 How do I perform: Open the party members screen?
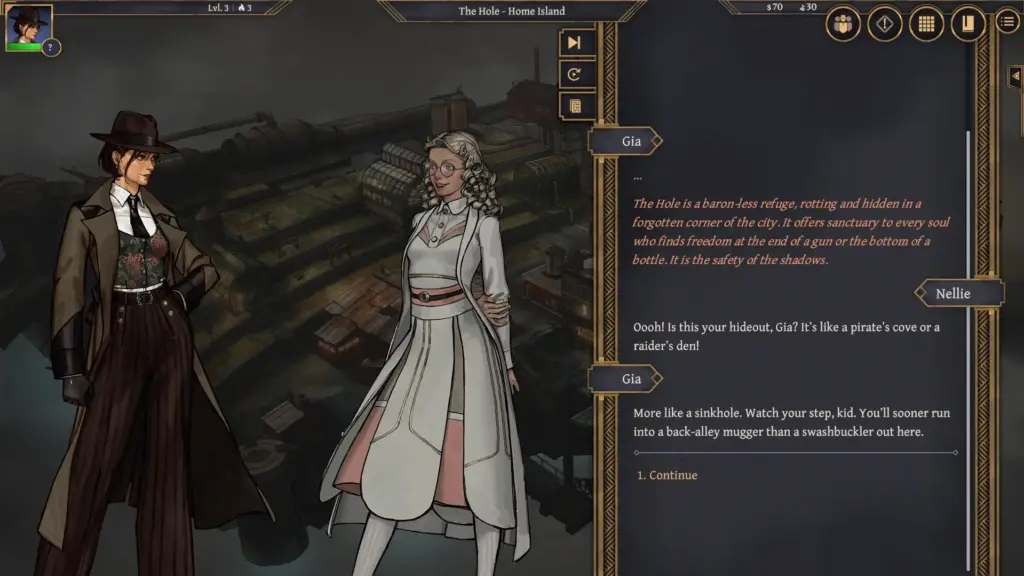coord(843,24)
